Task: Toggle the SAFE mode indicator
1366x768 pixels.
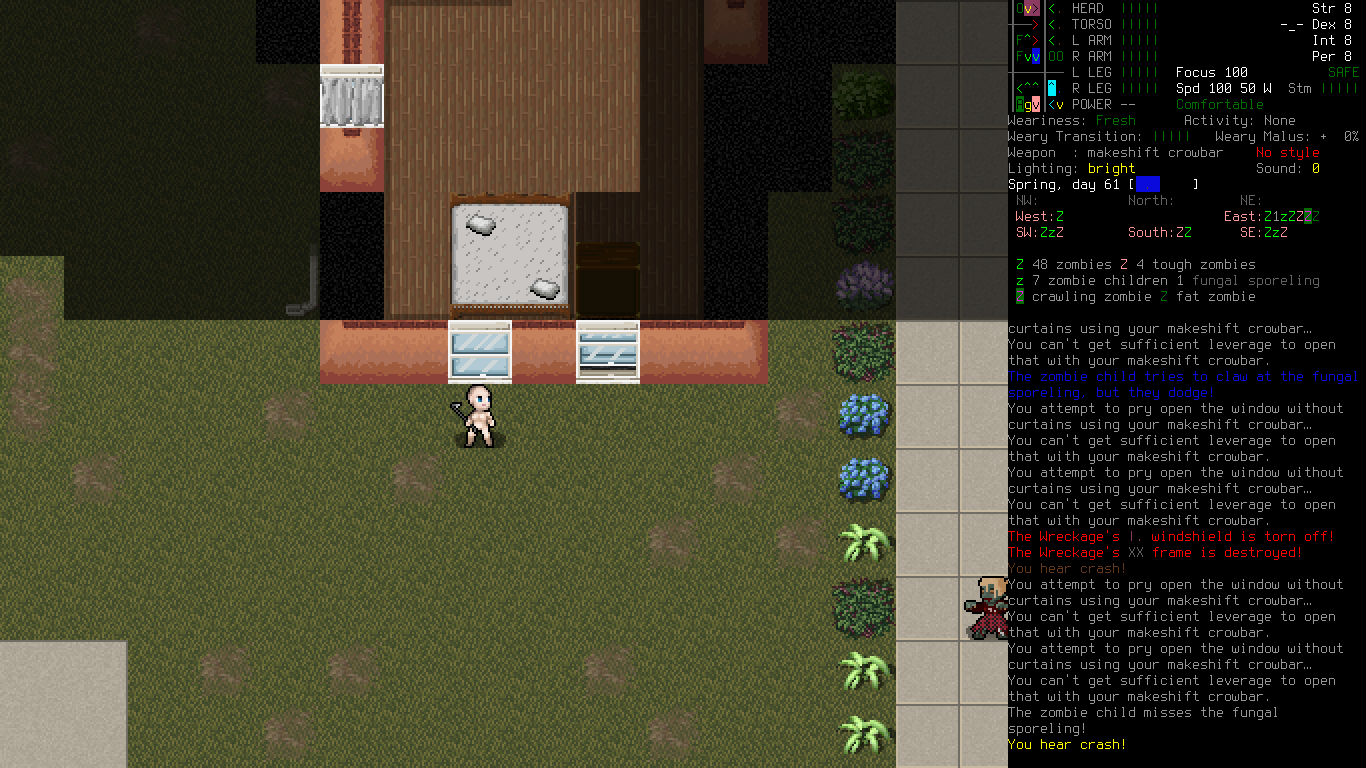Action: 1344,72
